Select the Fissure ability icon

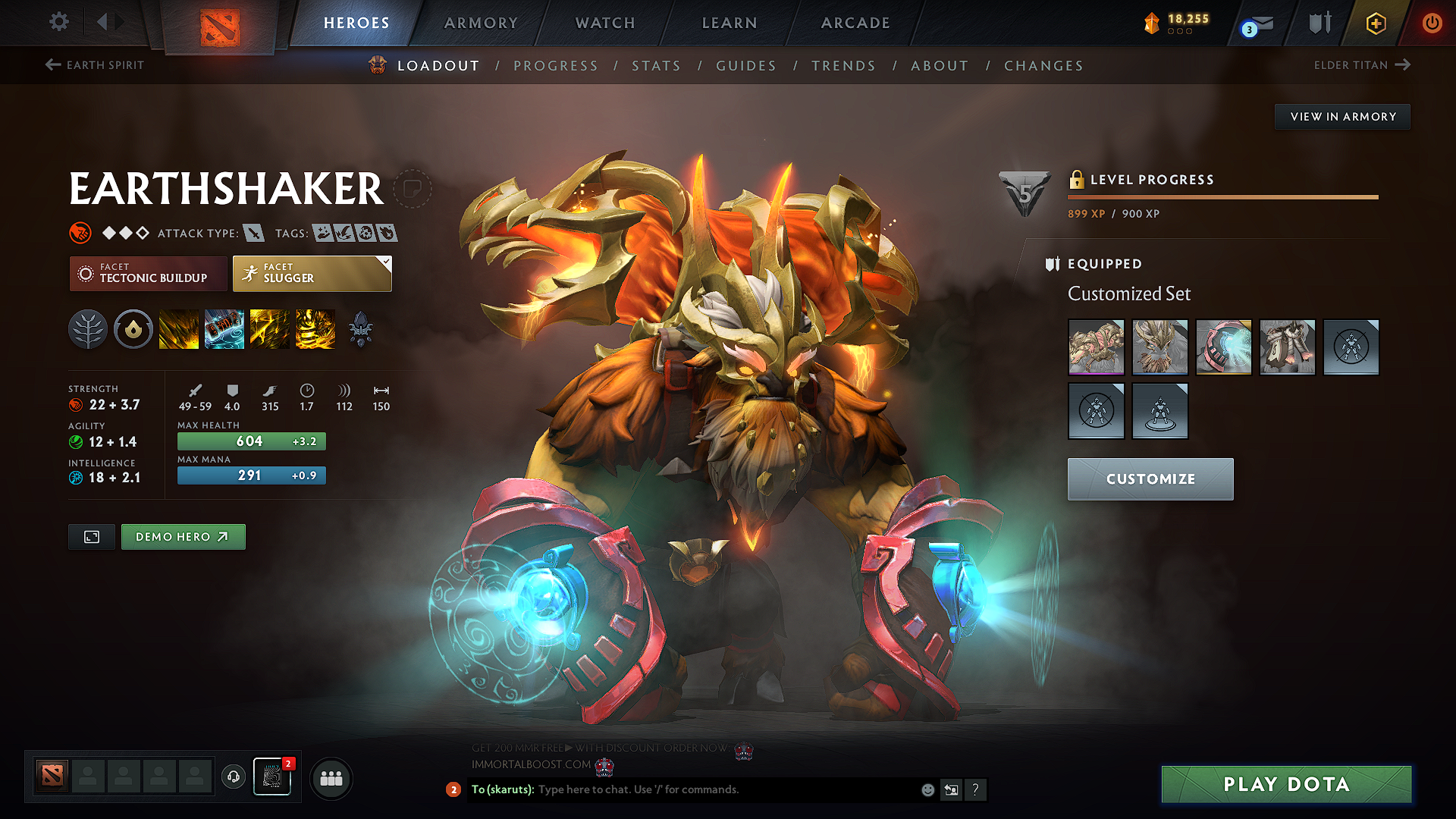point(179,329)
